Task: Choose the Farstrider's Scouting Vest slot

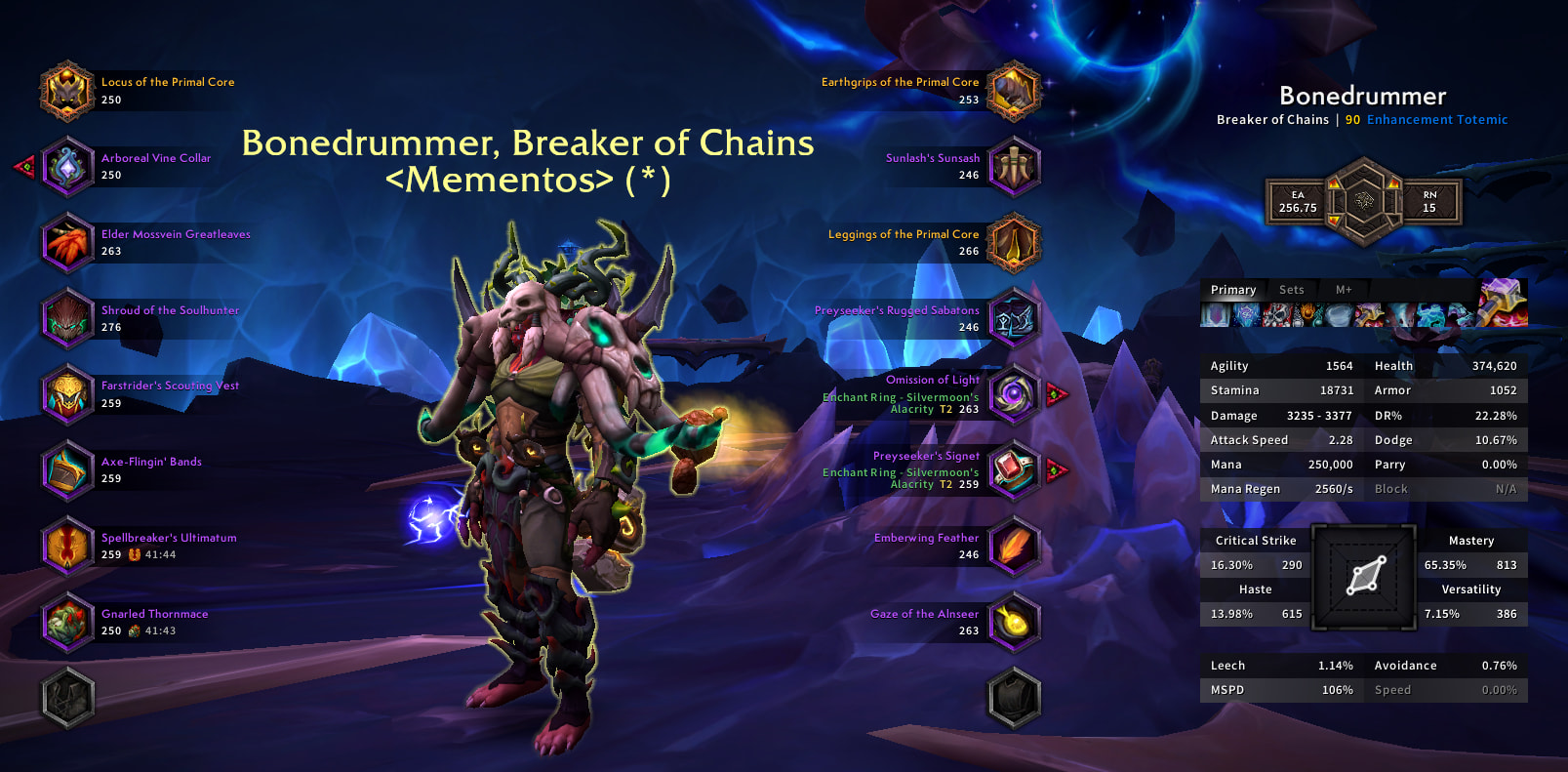Action: tap(66, 394)
